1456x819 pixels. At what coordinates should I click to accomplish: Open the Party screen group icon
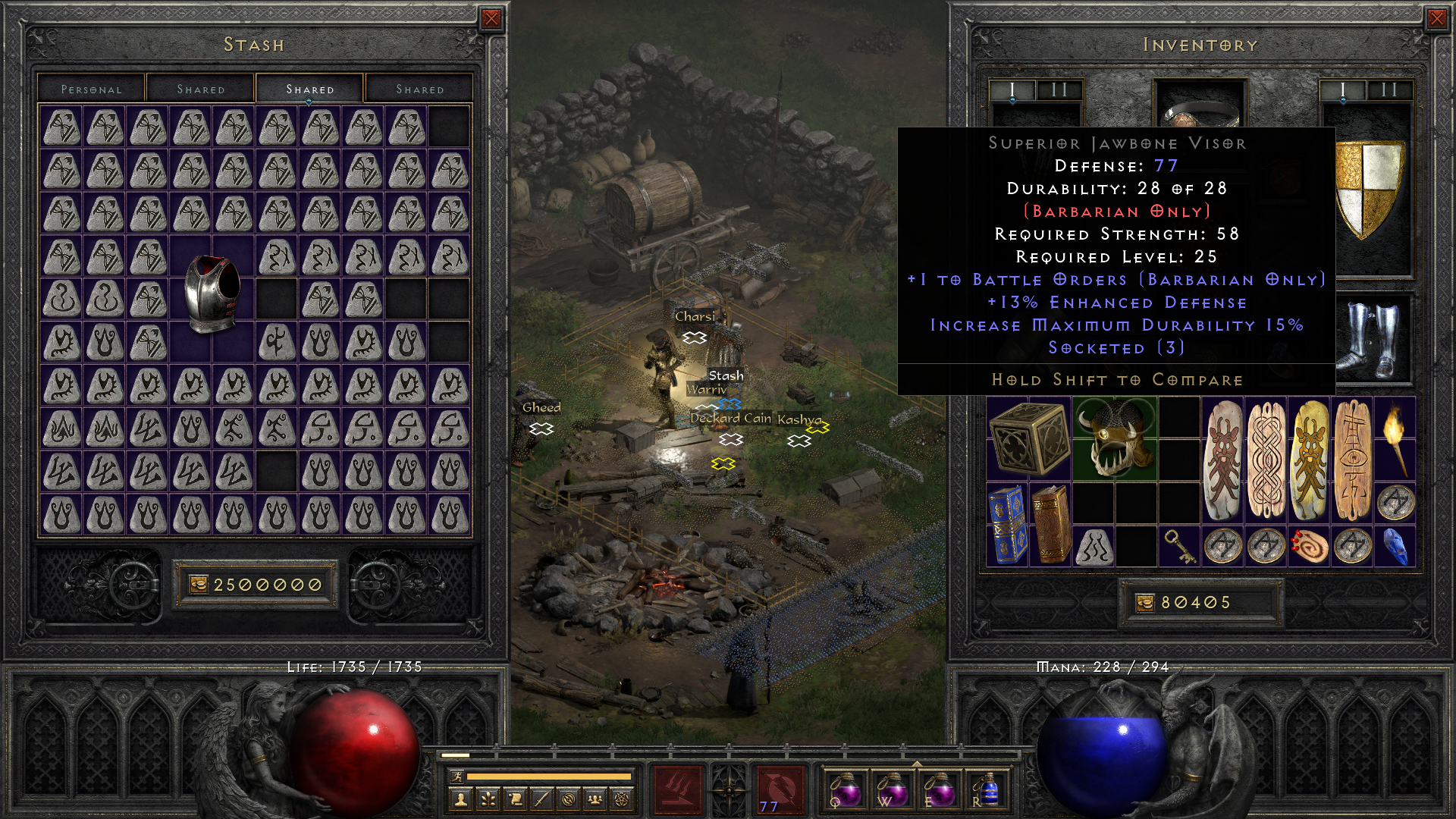tap(595, 798)
